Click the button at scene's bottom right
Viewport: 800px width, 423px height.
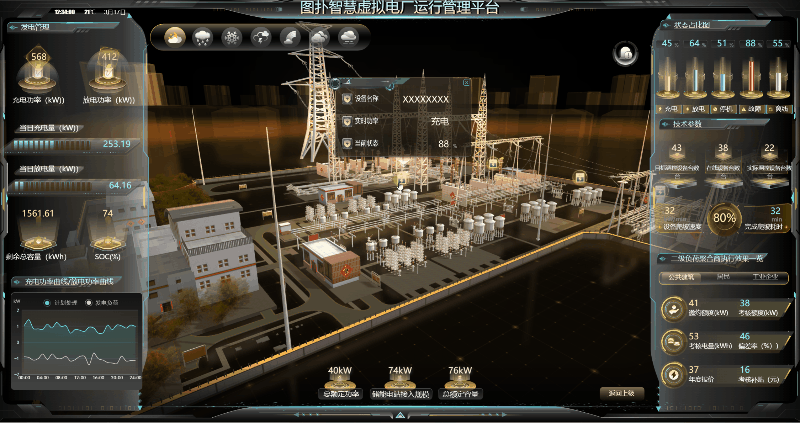[621, 393]
